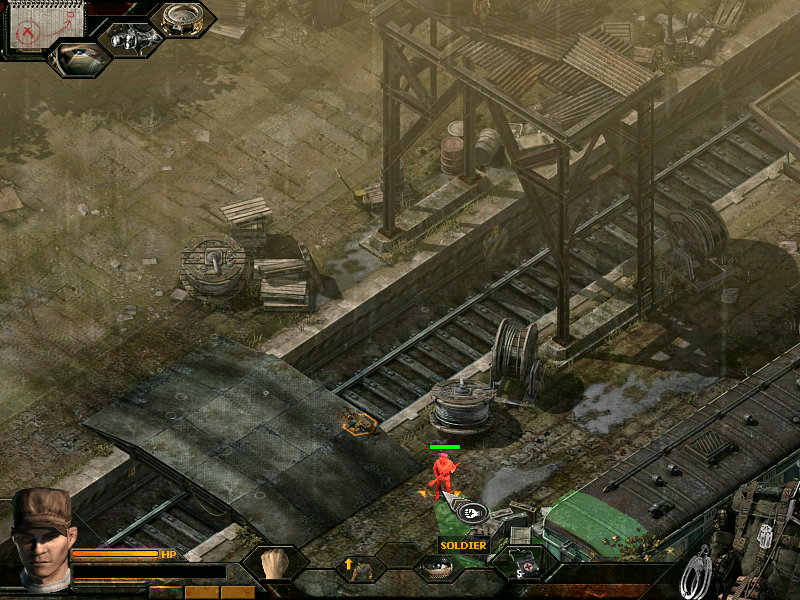This screenshot has height=600, width=800.
Task: Toggle the stand-up stance icon
Action: (x=358, y=569)
